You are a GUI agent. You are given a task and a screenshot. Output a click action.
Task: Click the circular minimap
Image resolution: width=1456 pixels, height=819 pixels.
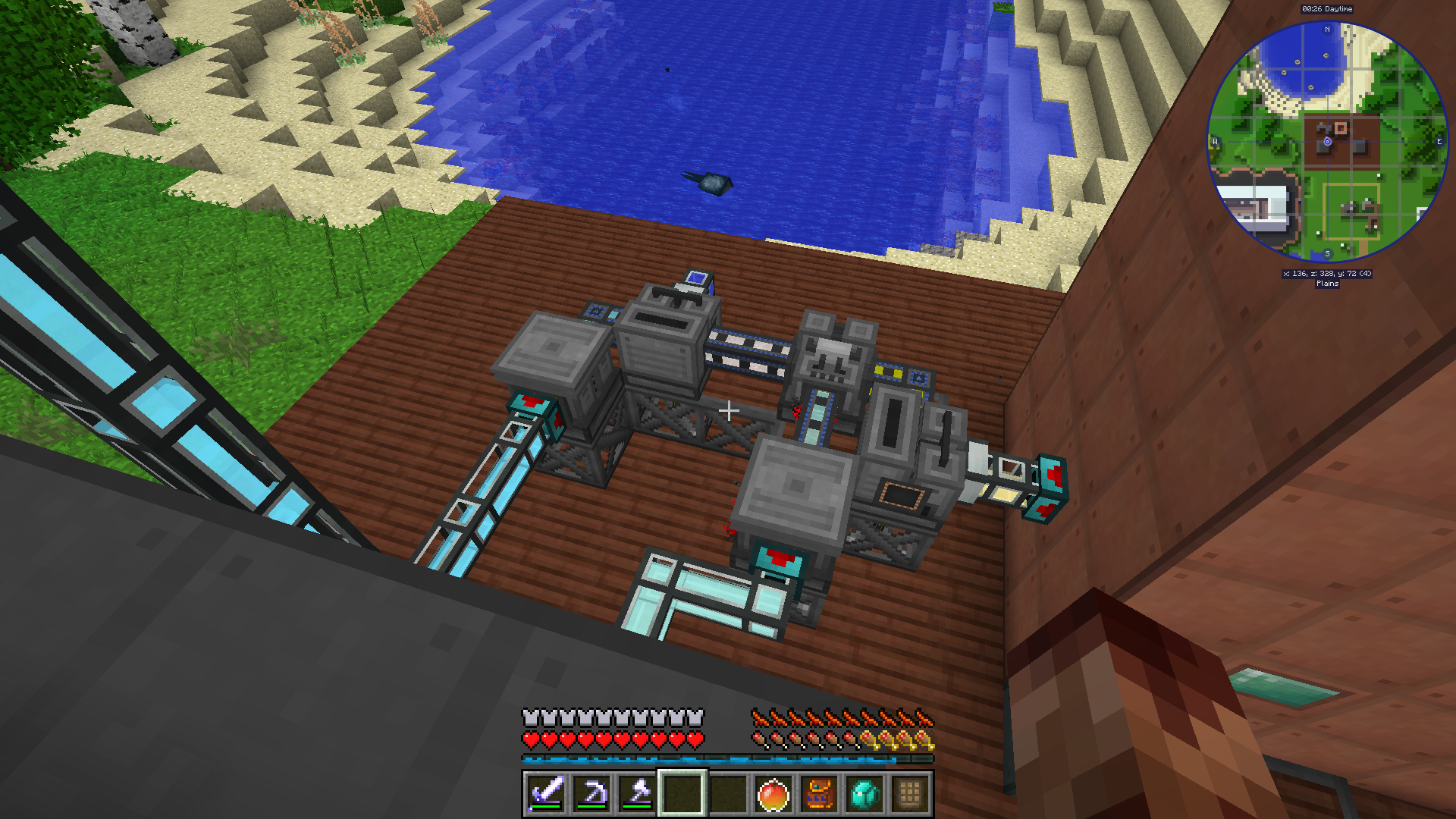click(x=1327, y=142)
